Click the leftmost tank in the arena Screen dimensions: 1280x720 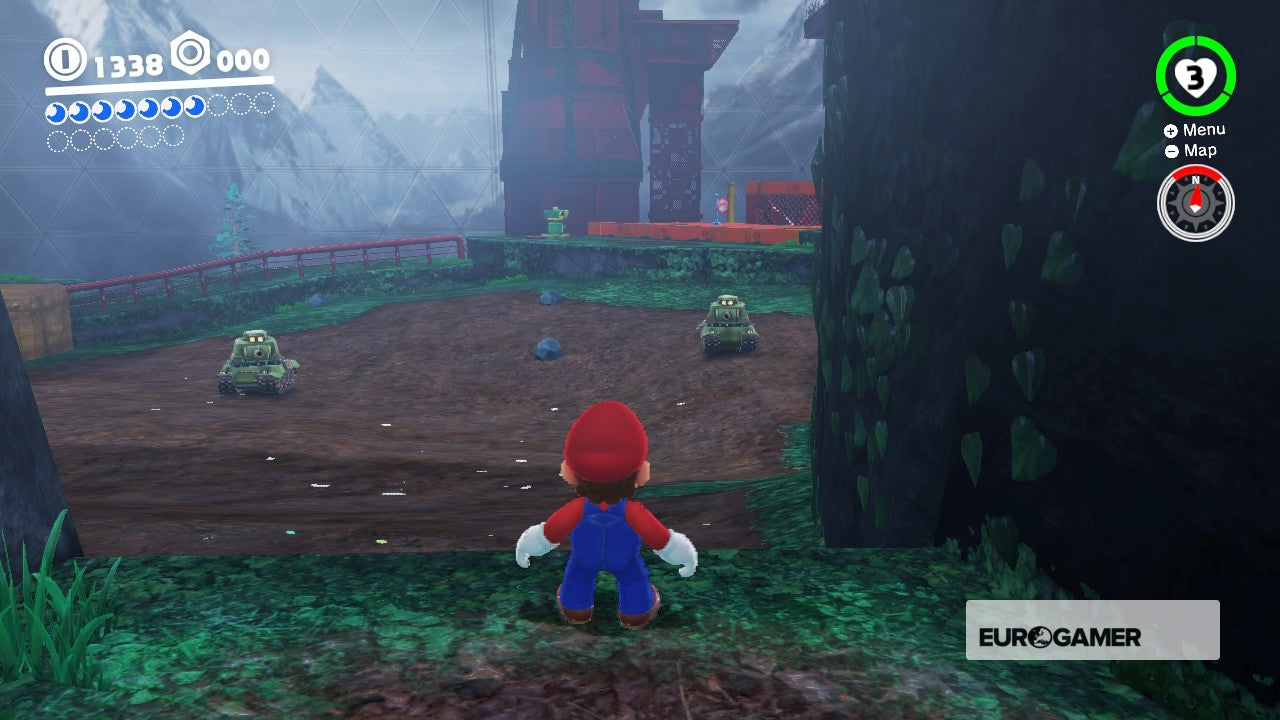pyautogui.click(x=253, y=360)
